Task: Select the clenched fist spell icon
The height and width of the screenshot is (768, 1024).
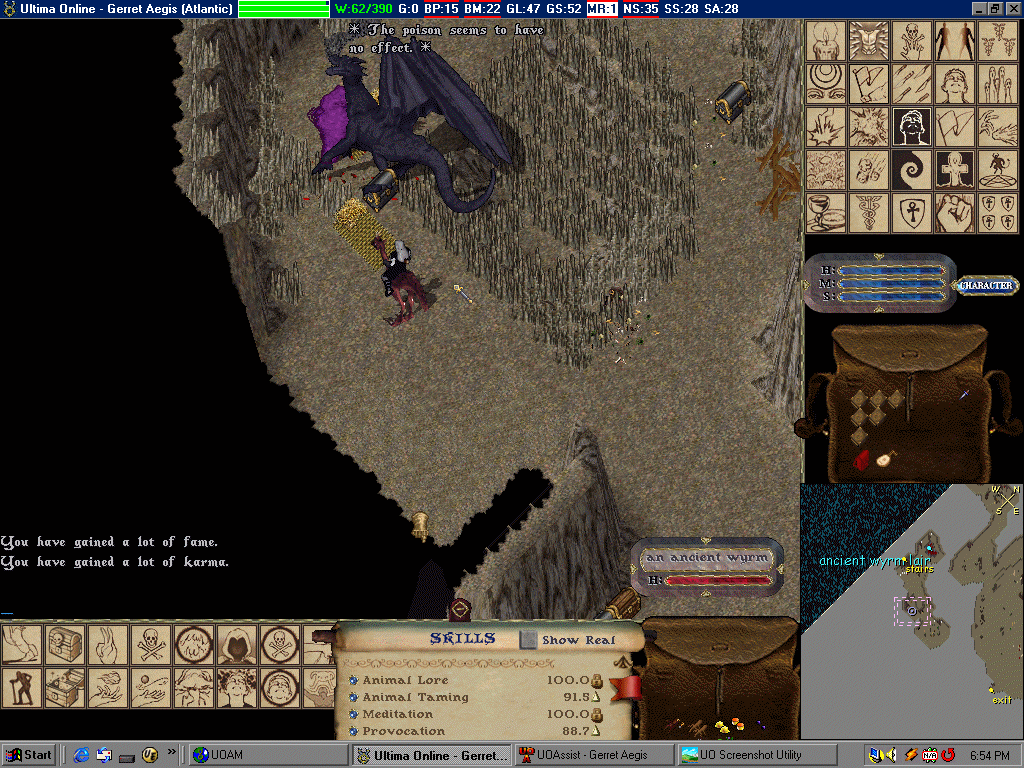Action: (x=954, y=212)
